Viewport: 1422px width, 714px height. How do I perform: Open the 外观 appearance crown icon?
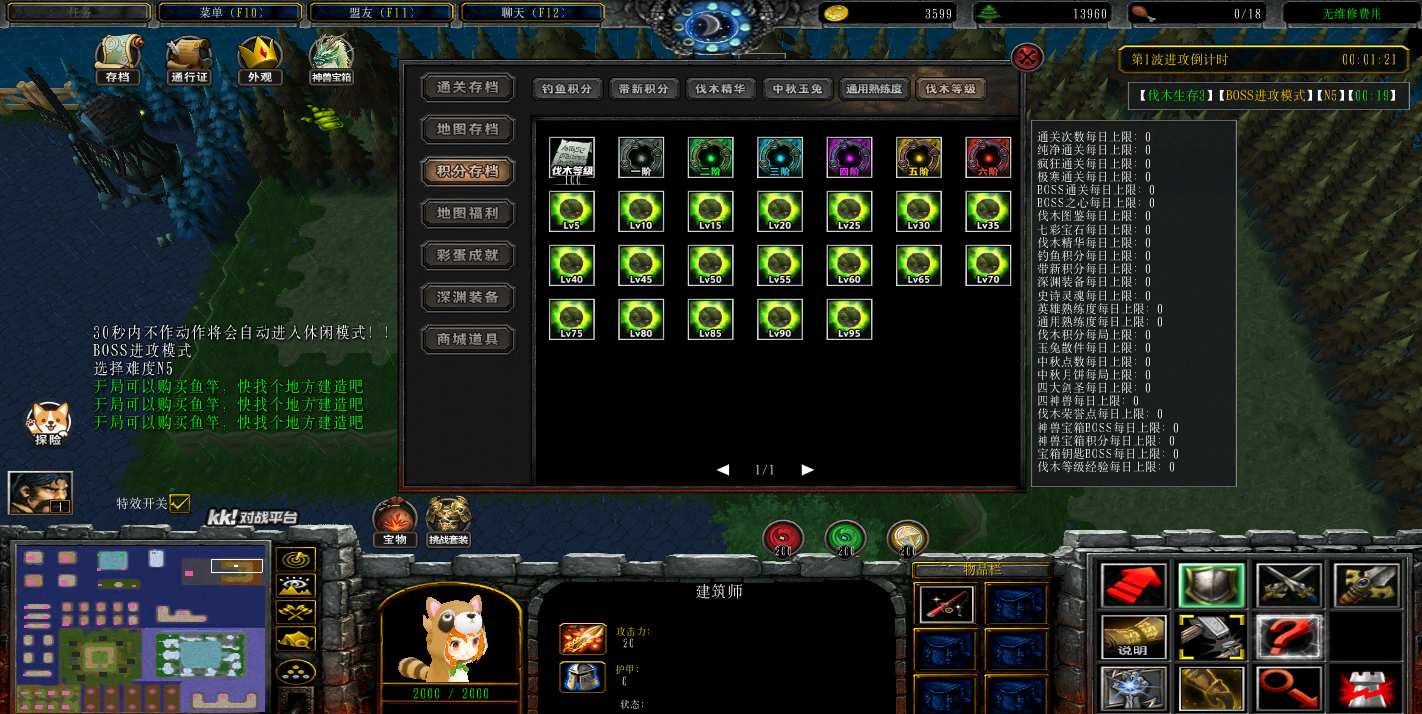259,58
